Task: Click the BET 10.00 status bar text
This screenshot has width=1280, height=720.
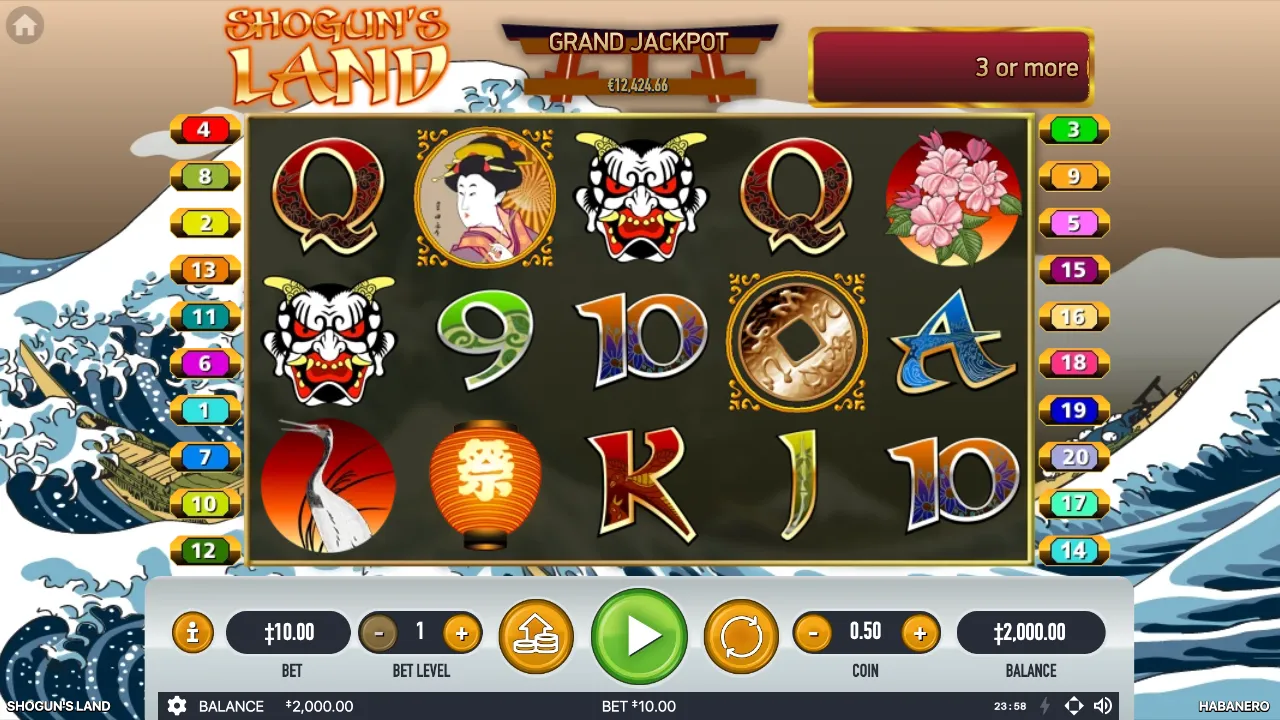Action: coord(637,706)
